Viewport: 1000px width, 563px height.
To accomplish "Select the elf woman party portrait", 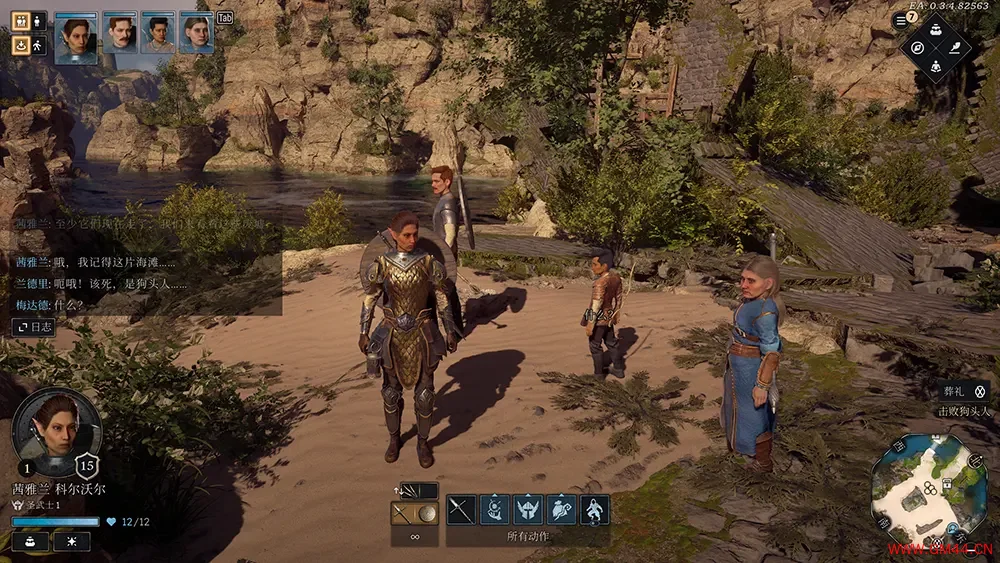I will (x=76, y=38).
